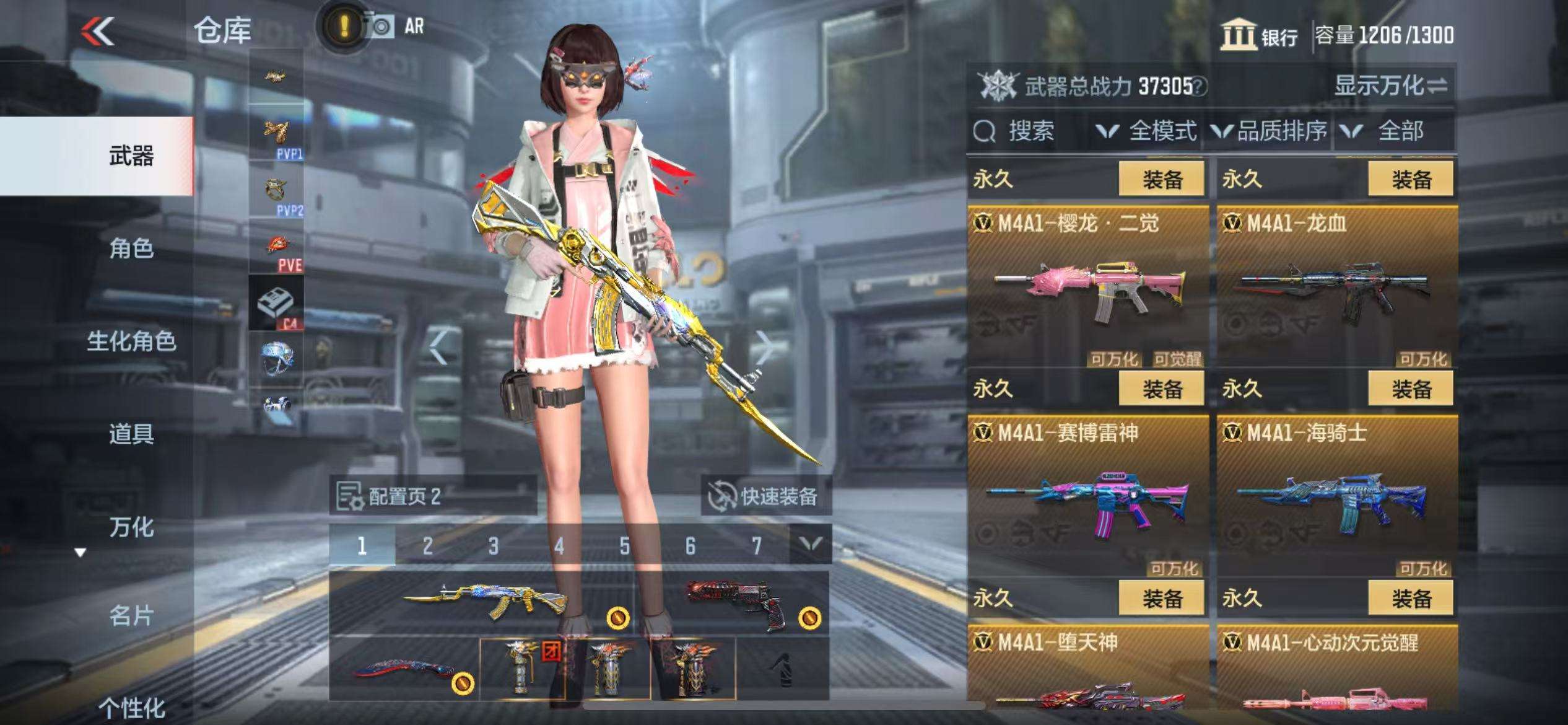Viewport: 1568px width, 725px height.
Task: Go back using the double-arrow button
Action: pos(98,31)
